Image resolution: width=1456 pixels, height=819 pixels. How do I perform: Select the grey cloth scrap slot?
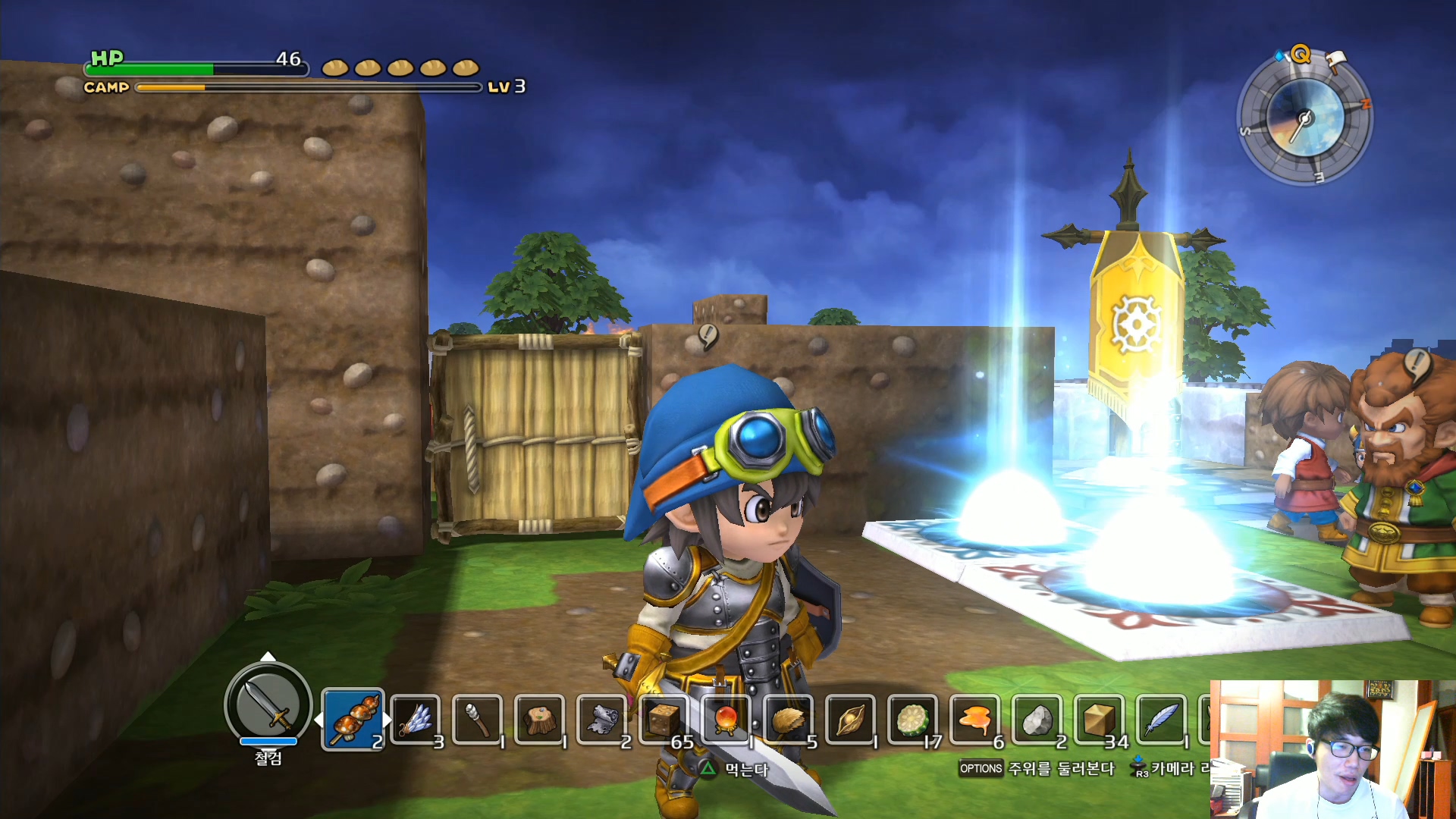(x=603, y=719)
